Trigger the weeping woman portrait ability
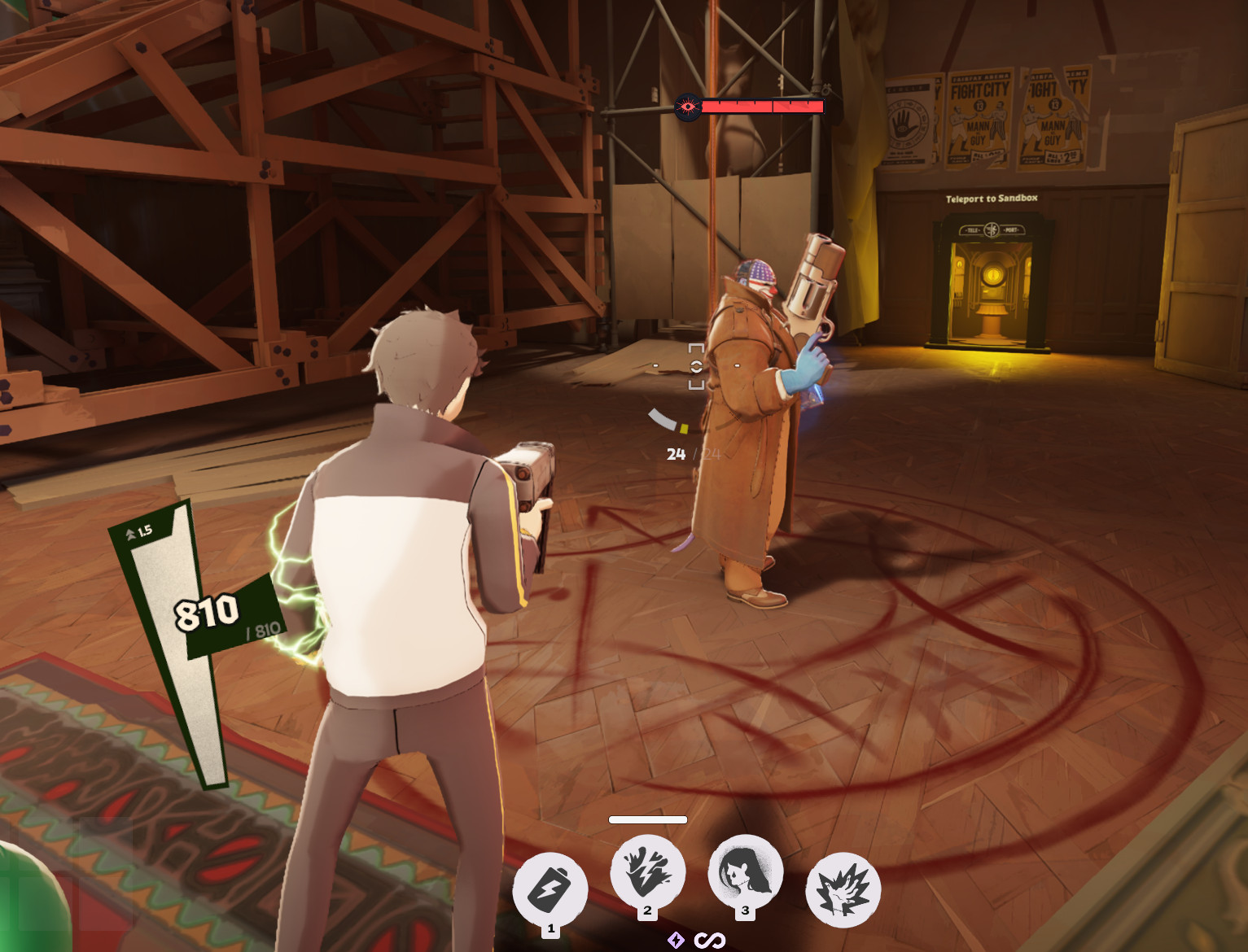This screenshot has width=1248, height=952. [x=745, y=871]
